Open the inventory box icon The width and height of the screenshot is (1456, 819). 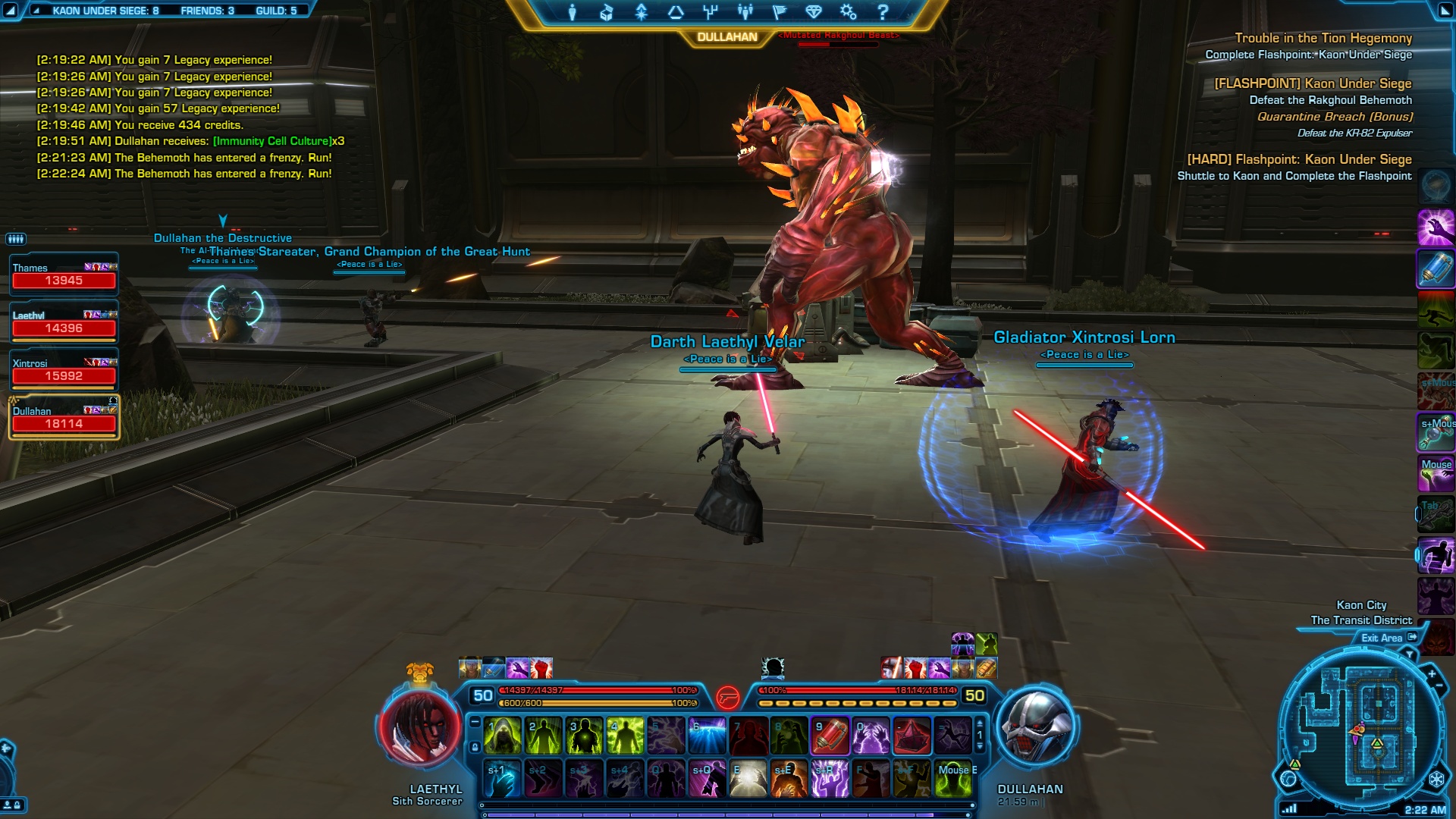(607, 12)
